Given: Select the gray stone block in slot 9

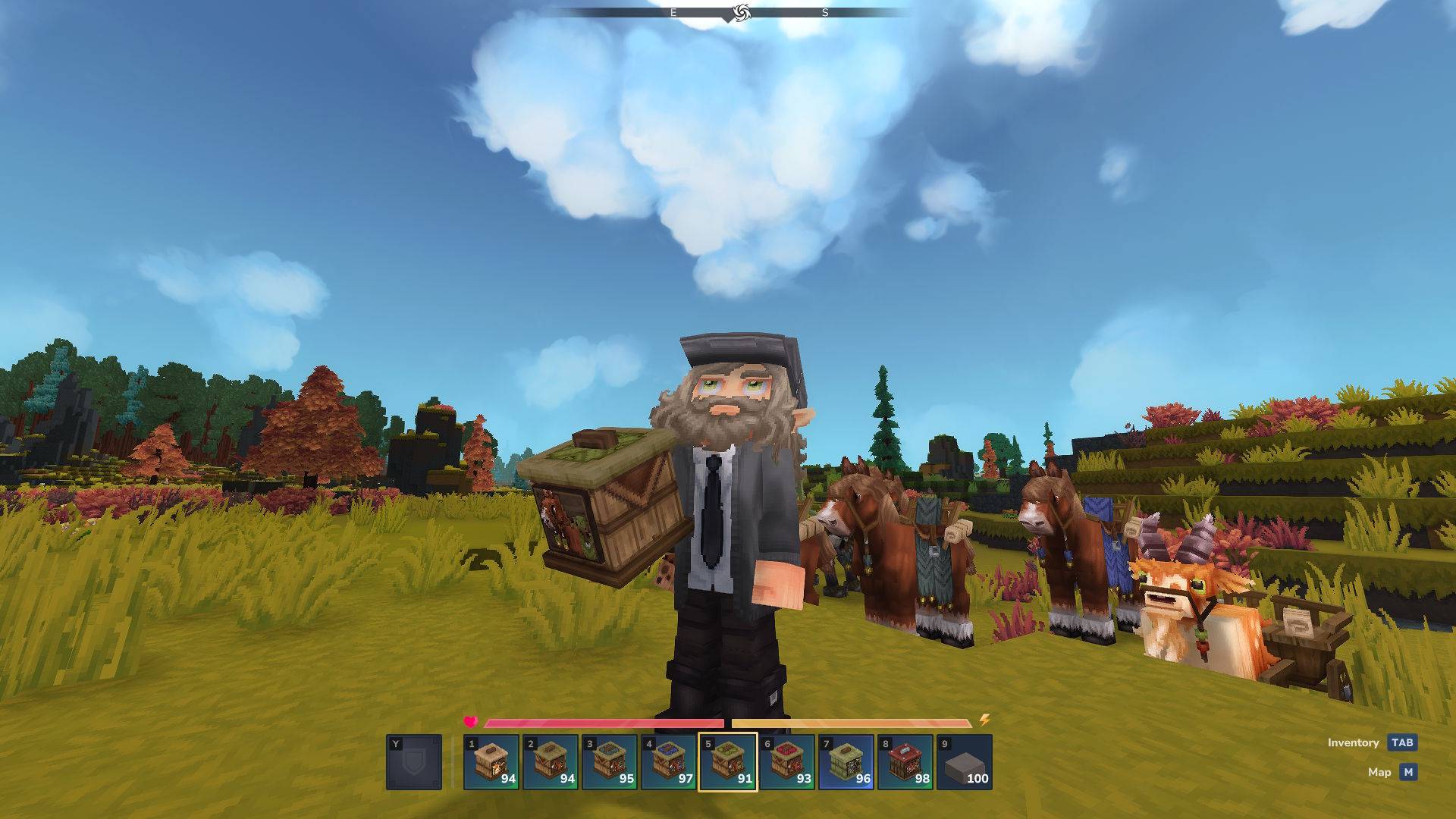Looking at the screenshot, I should pos(965,762).
